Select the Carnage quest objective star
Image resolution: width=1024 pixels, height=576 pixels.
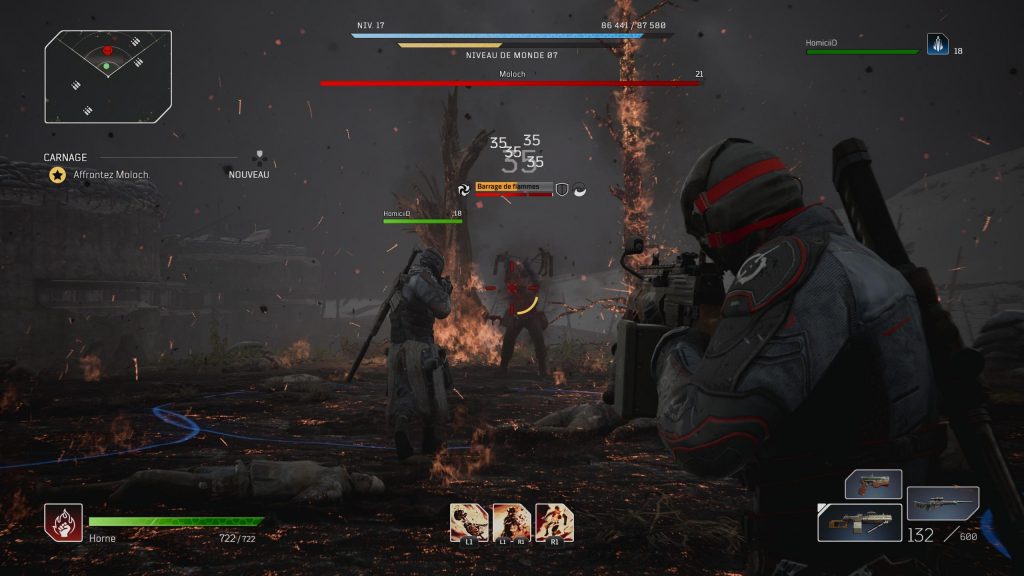[x=58, y=174]
